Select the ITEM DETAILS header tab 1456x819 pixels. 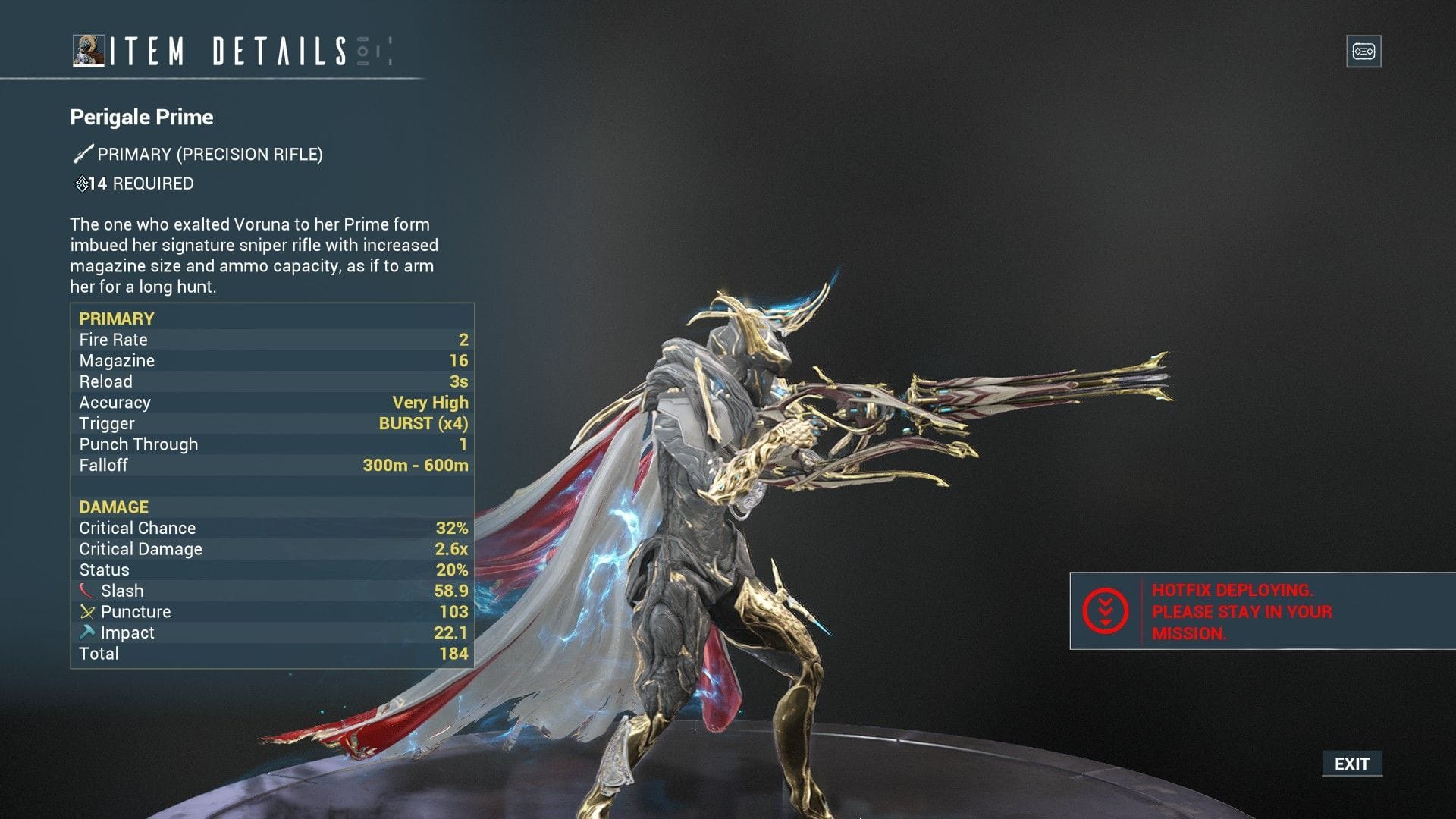(x=227, y=52)
